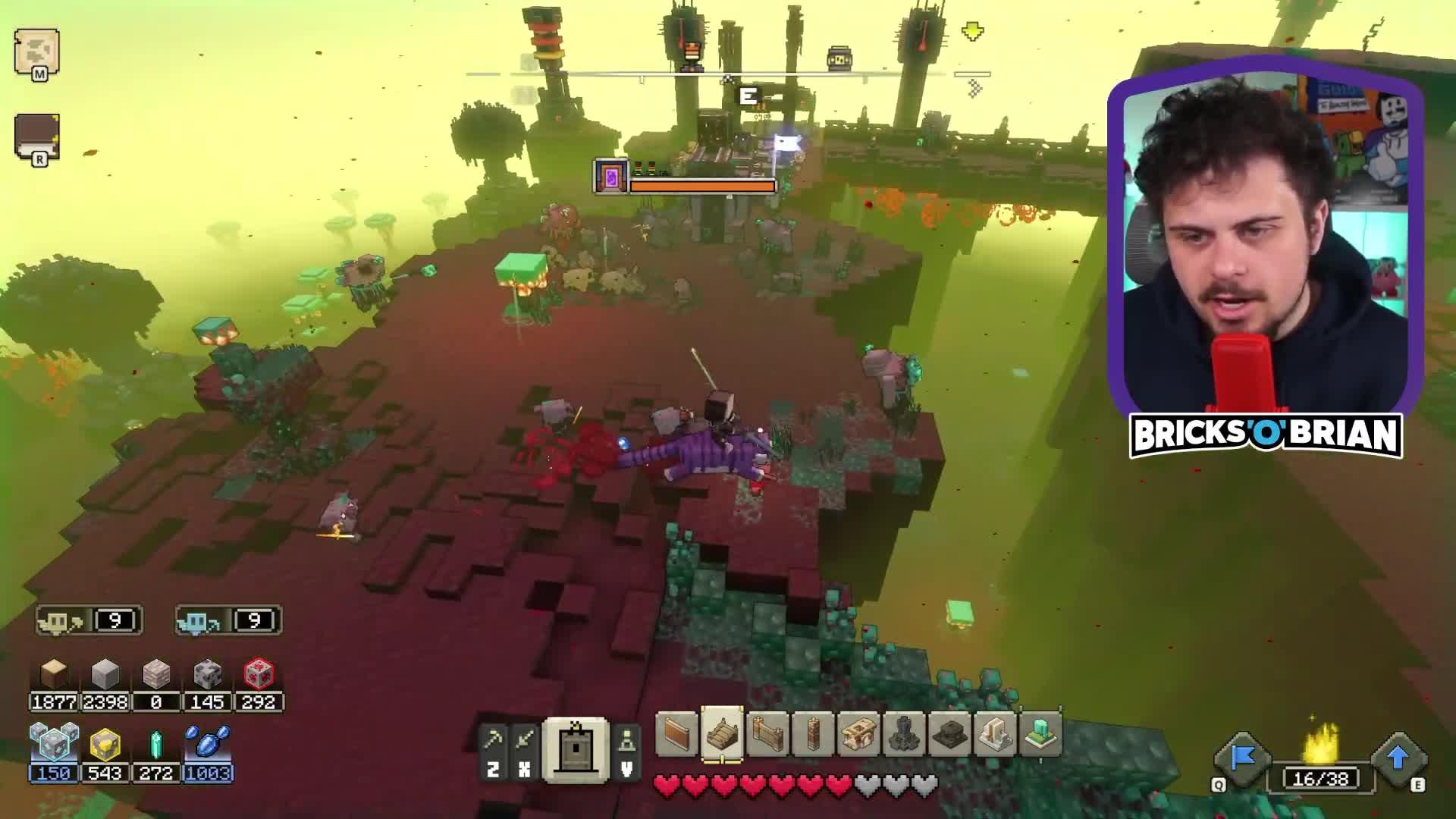Open the Songbook journal icon

pyautogui.click(x=38, y=136)
